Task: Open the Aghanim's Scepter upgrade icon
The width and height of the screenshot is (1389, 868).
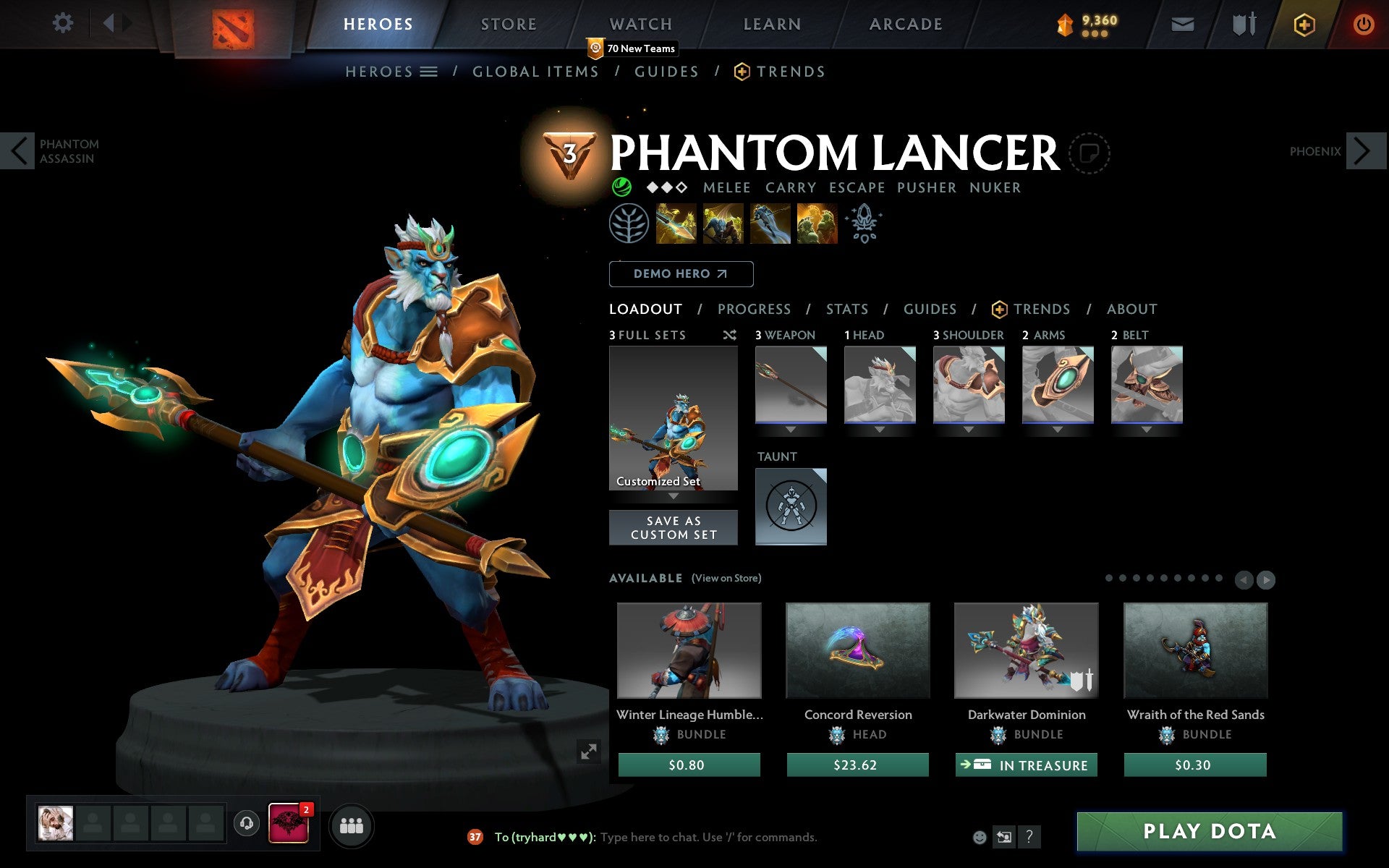Action: coord(865,224)
